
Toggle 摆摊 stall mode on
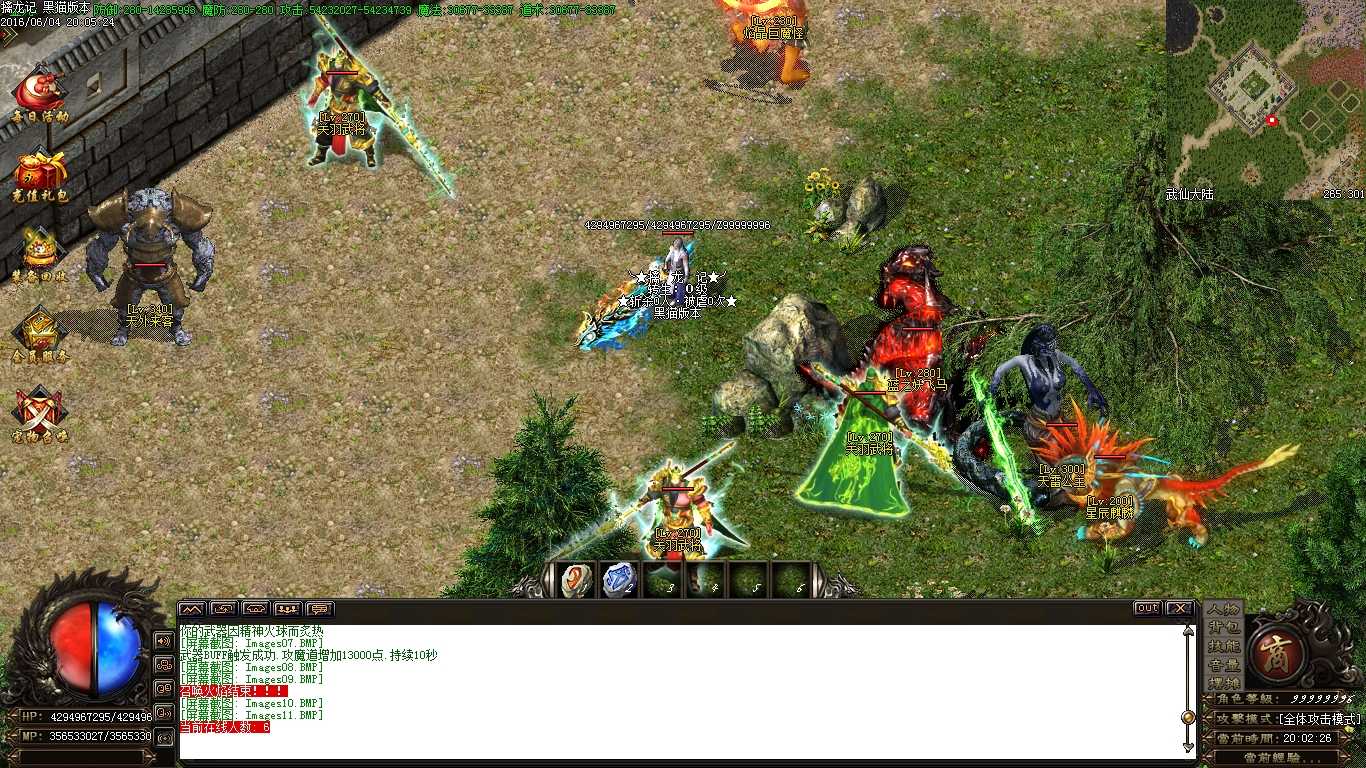(1223, 682)
